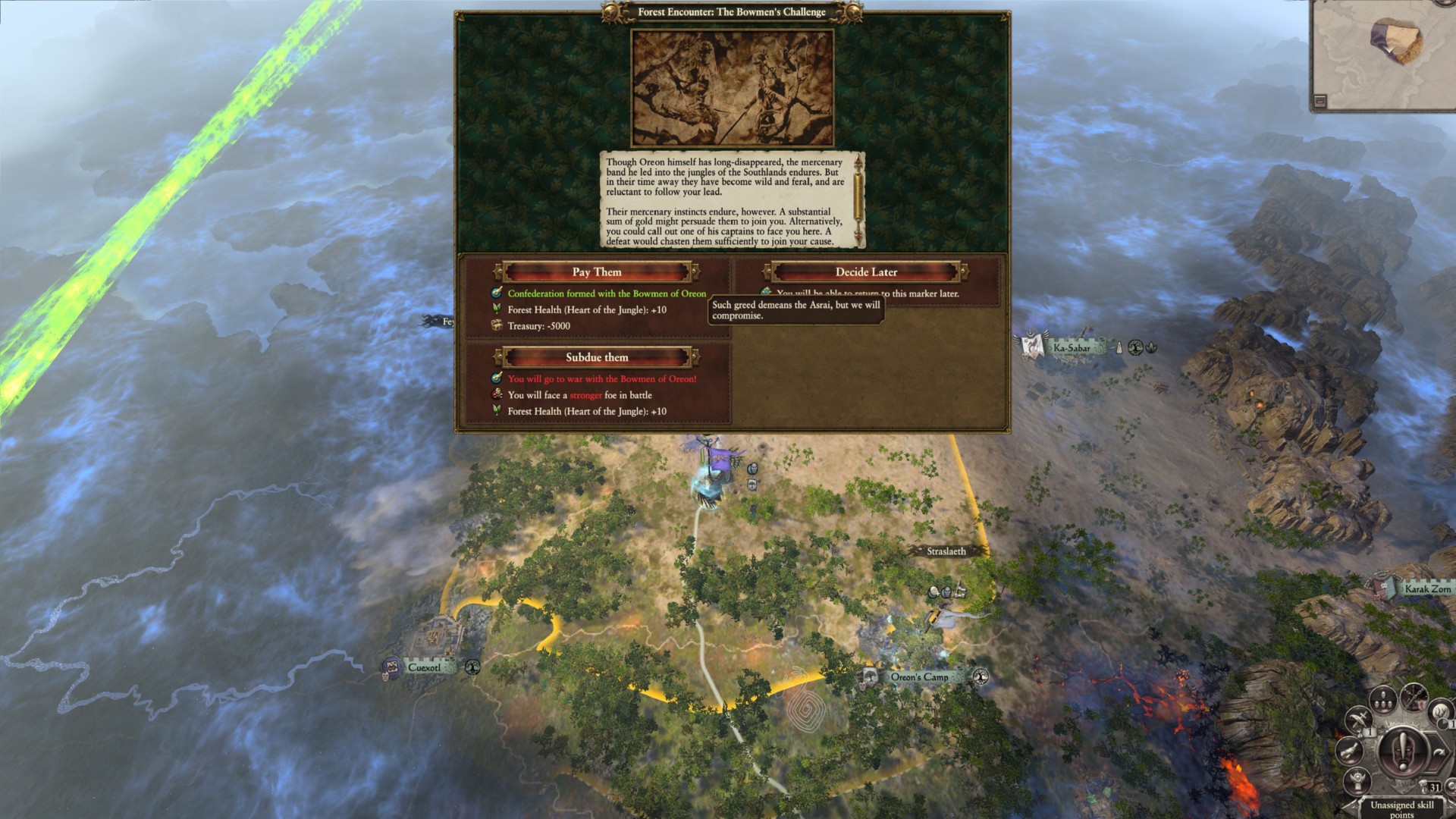The image size is (1456, 819).
Task: Click the curved arrow icon near the lord portrait
Action: pos(1439,752)
